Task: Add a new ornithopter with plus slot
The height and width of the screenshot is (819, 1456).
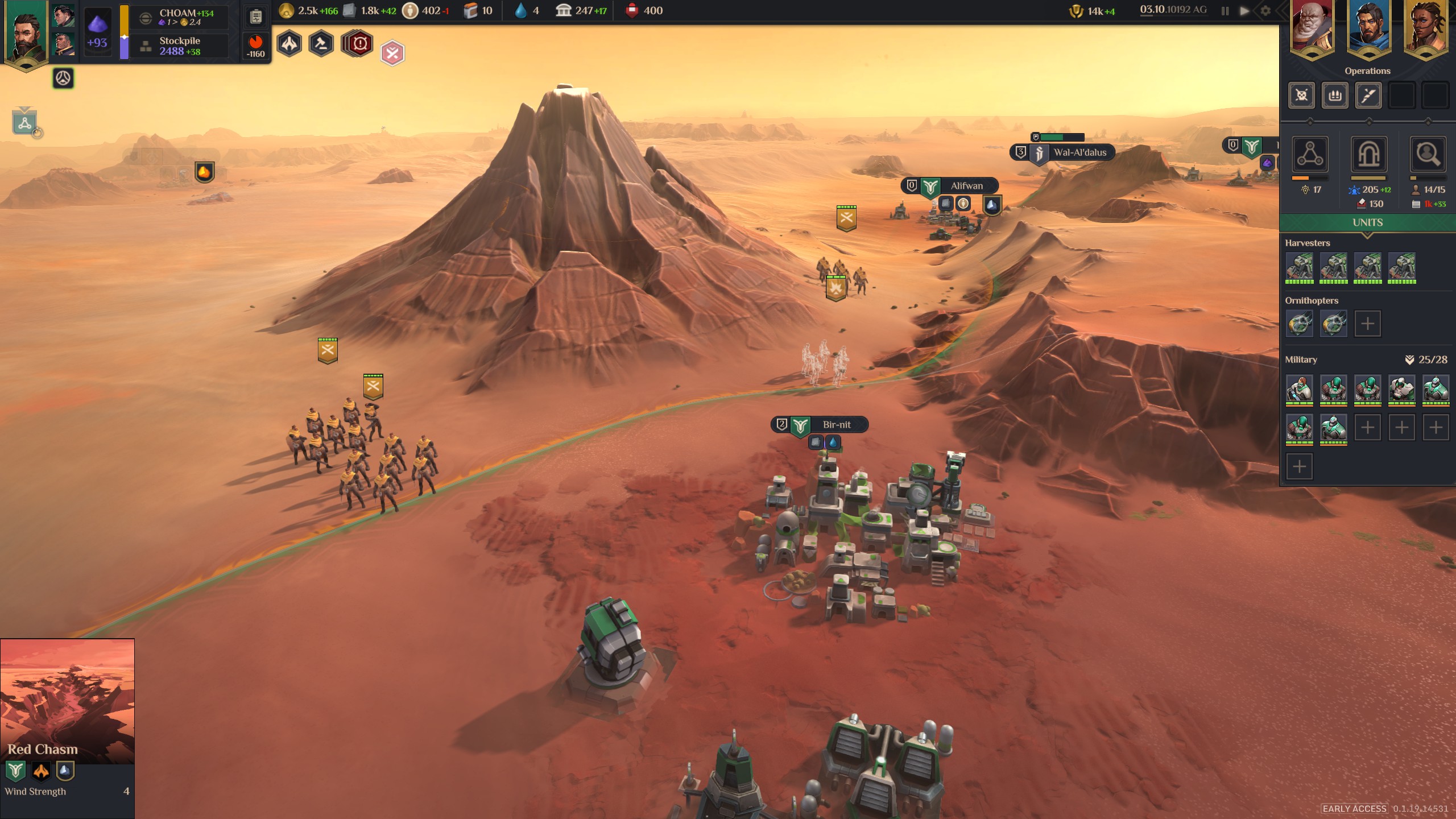Action: pyautogui.click(x=1367, y=324)
